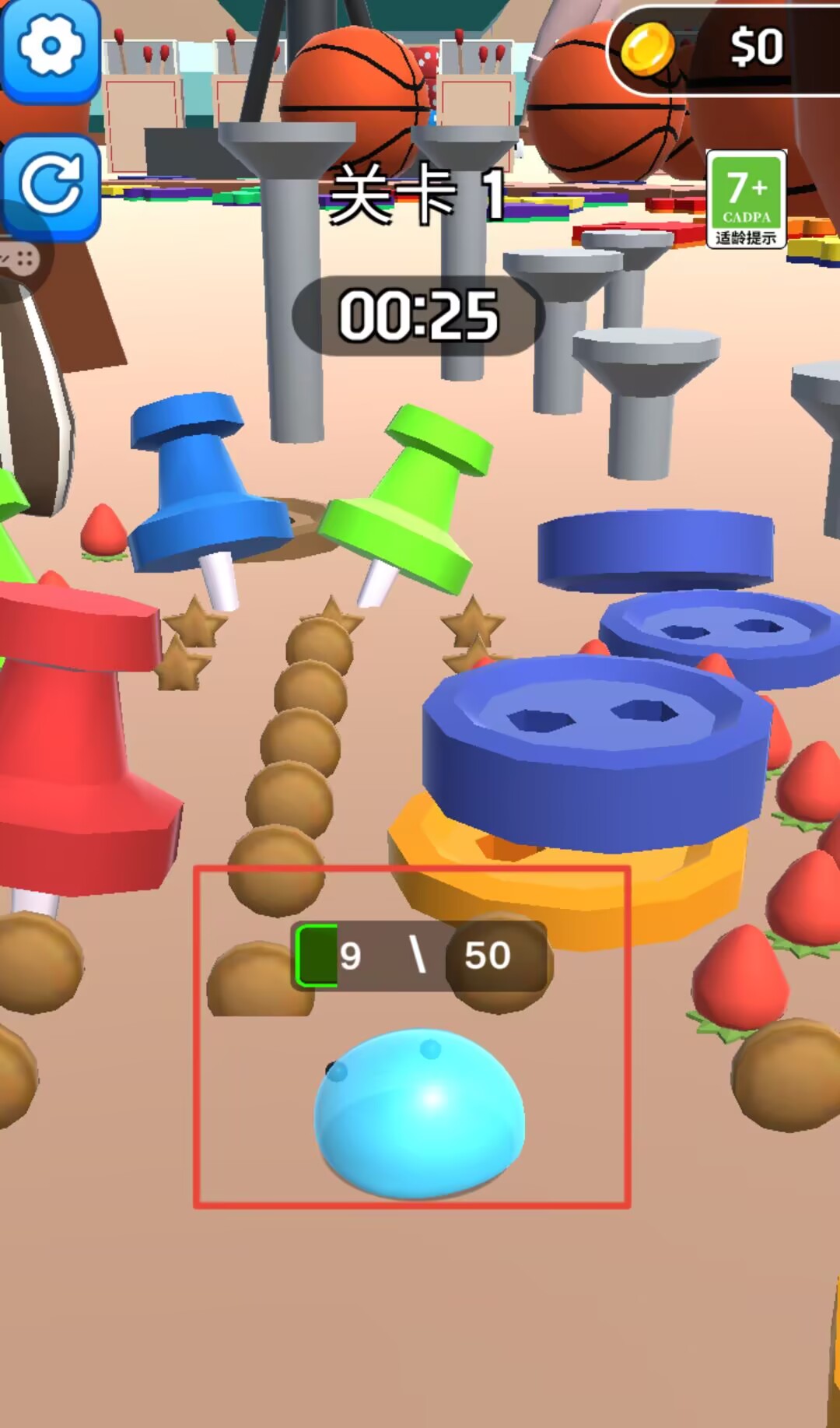Open the gear settings menu

pos(51,48)
